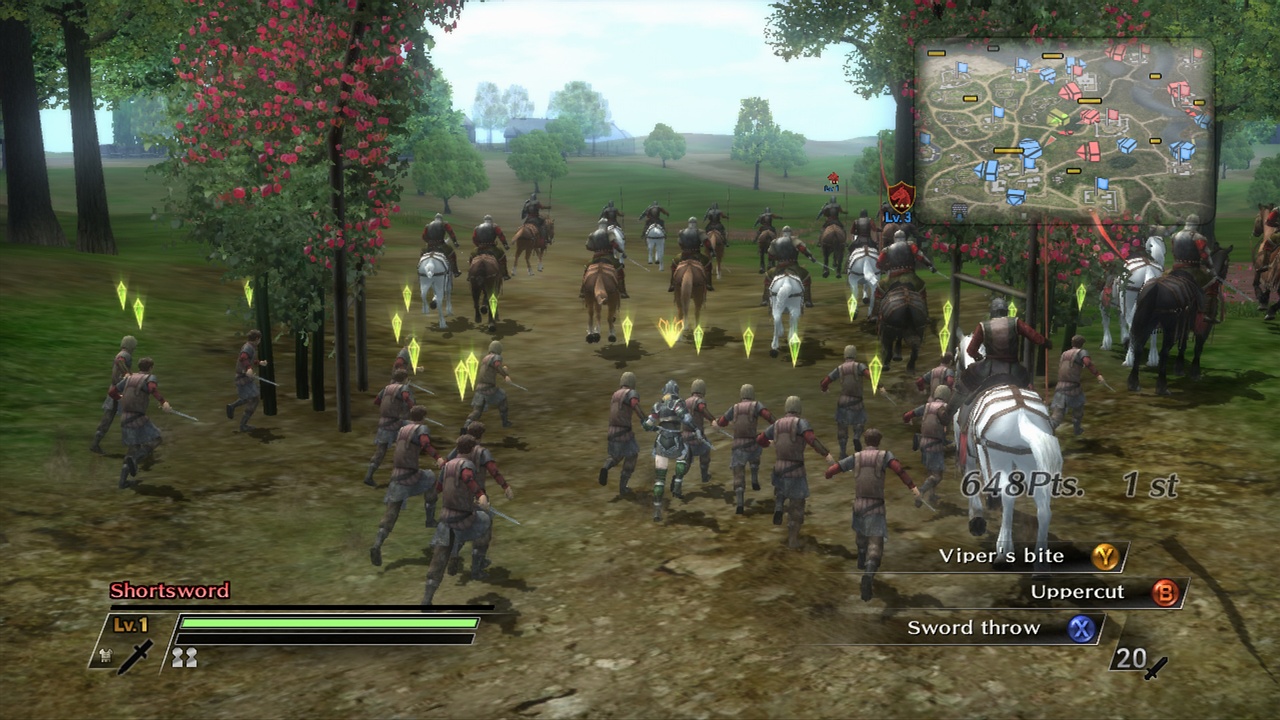Screen dimensions: 1280x720
Task: Select the Shortsword title label
Action: [x=168, y=591]
